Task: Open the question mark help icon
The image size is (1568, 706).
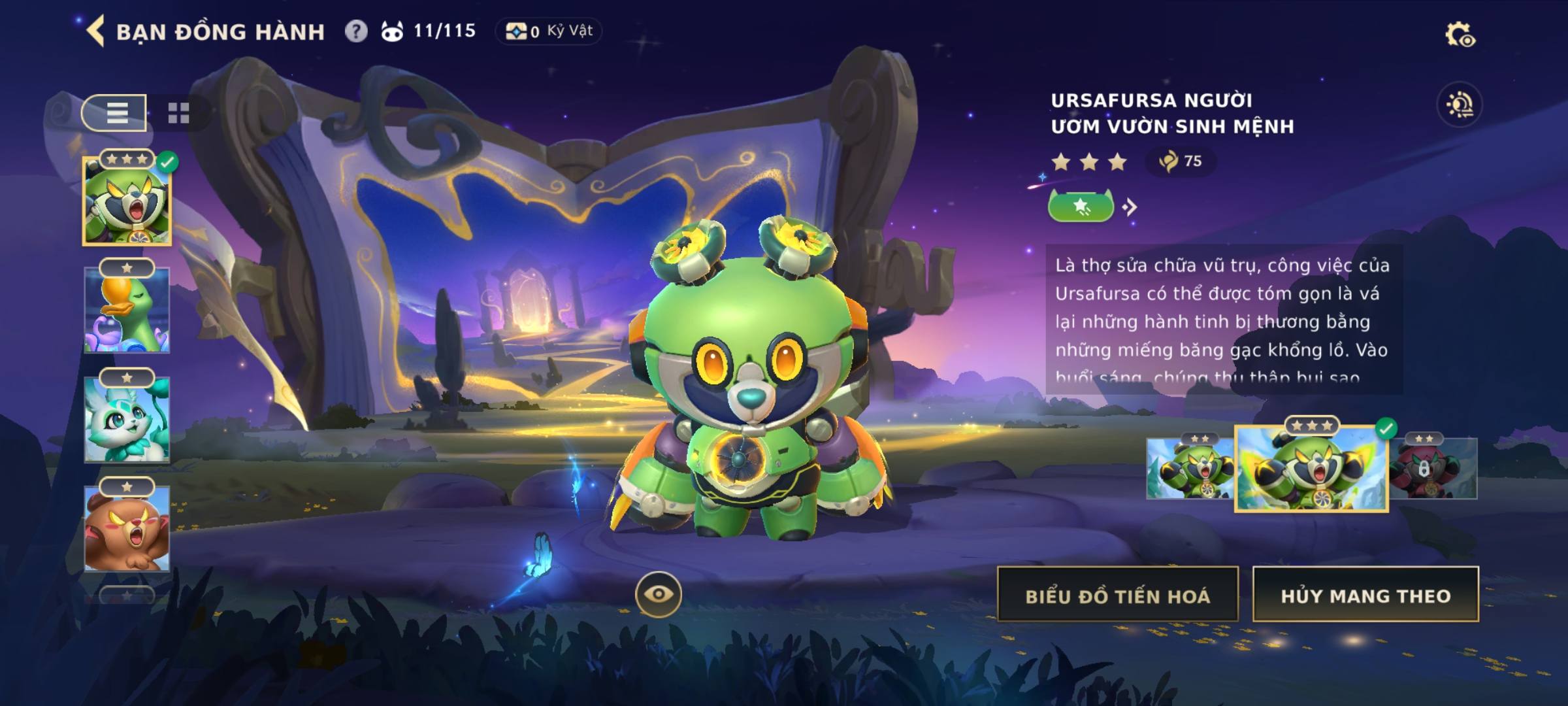Action: (356, 31)
